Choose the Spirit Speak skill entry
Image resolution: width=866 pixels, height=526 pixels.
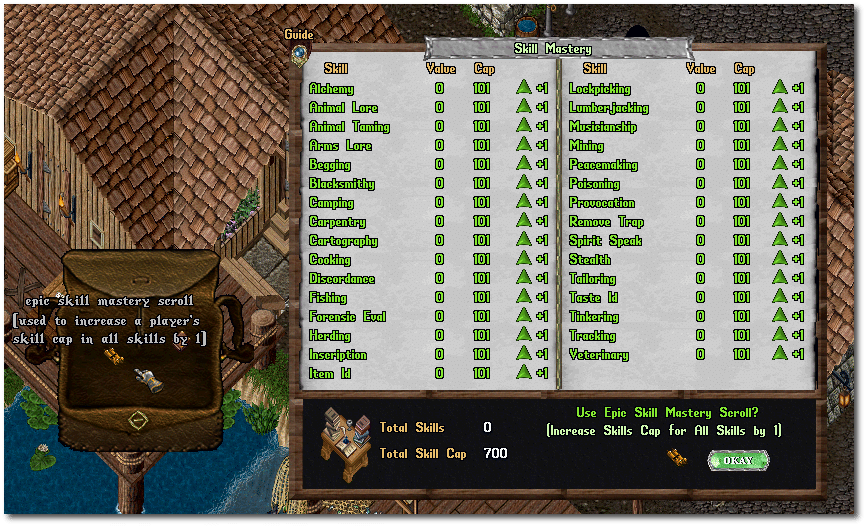[x=605, y=241]
